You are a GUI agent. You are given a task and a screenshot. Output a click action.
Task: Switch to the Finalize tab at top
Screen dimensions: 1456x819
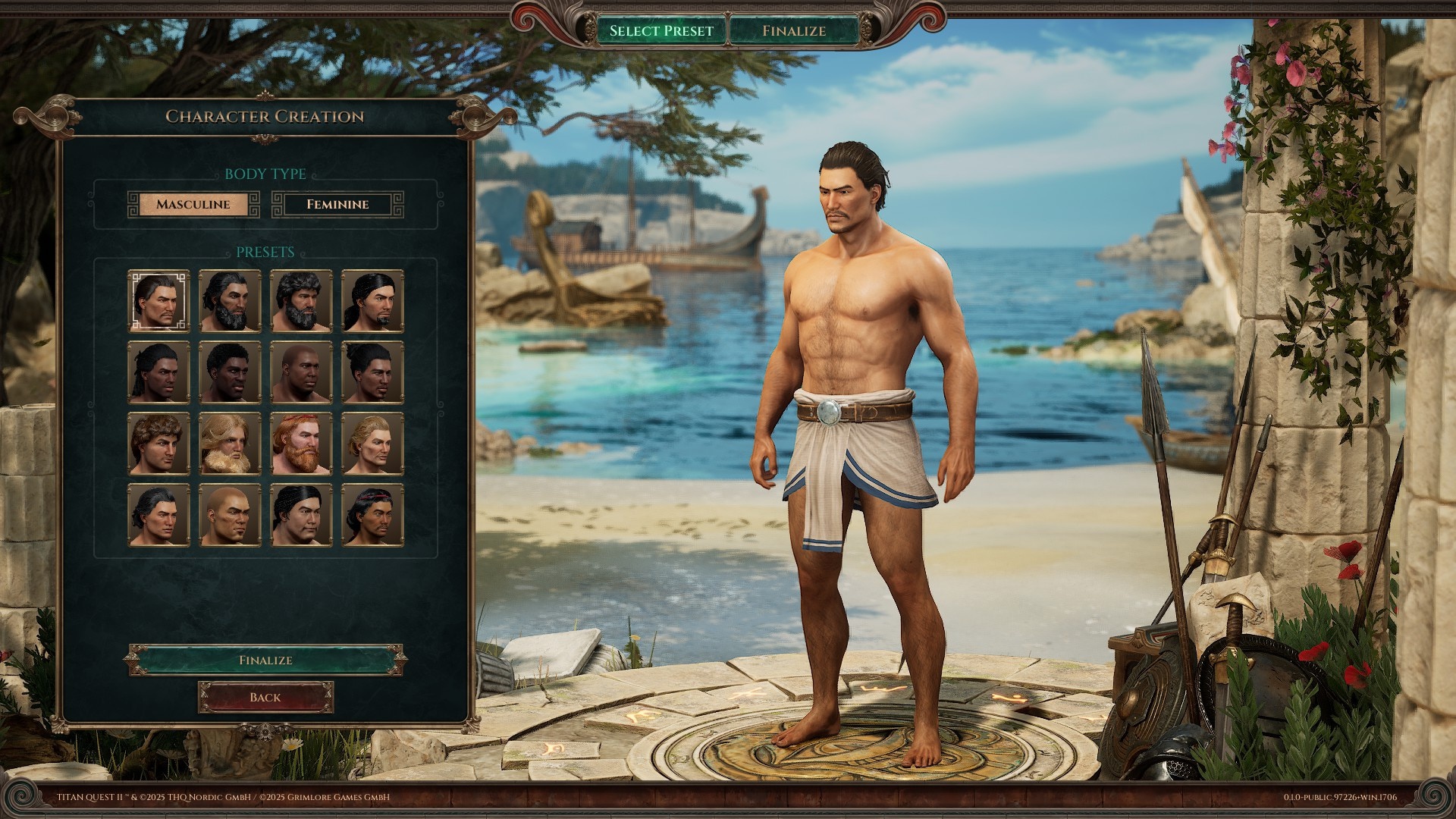tap(794, 31)
